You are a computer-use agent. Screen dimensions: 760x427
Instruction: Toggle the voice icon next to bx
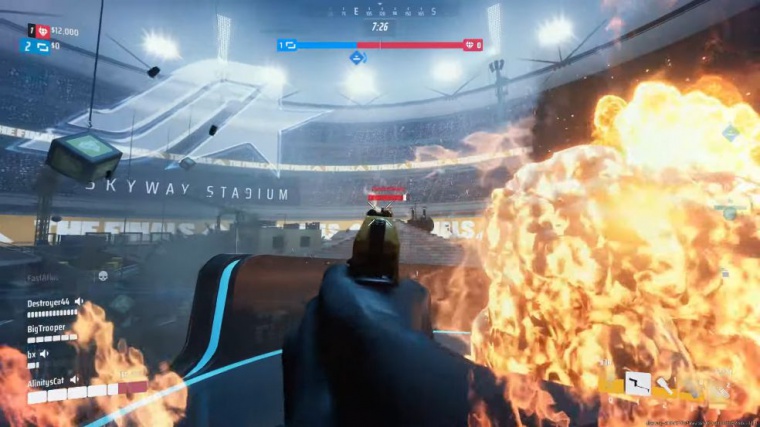coord(45,352)
